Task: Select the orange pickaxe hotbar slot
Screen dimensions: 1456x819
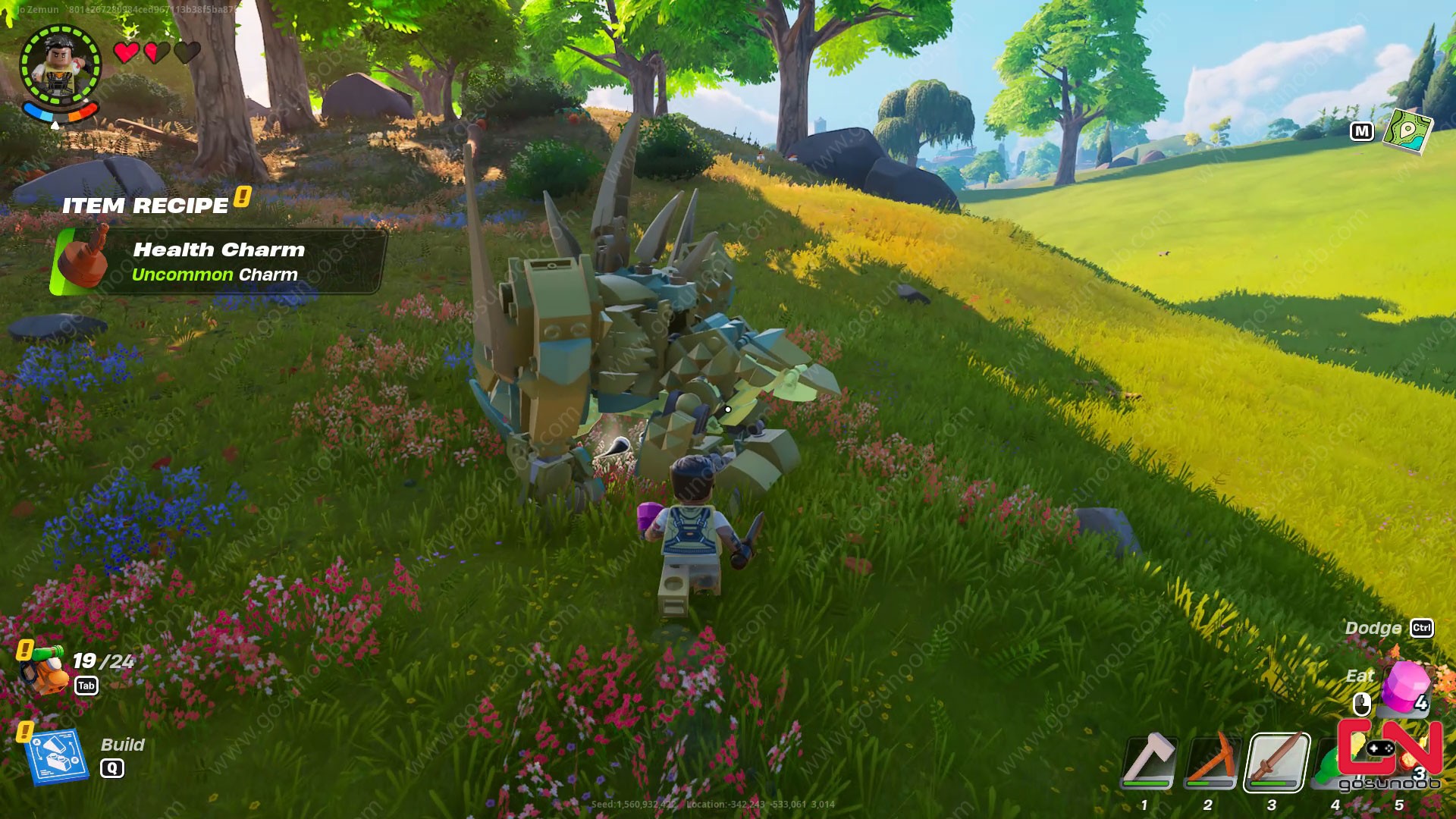Action: click(x=1212, y=762)
